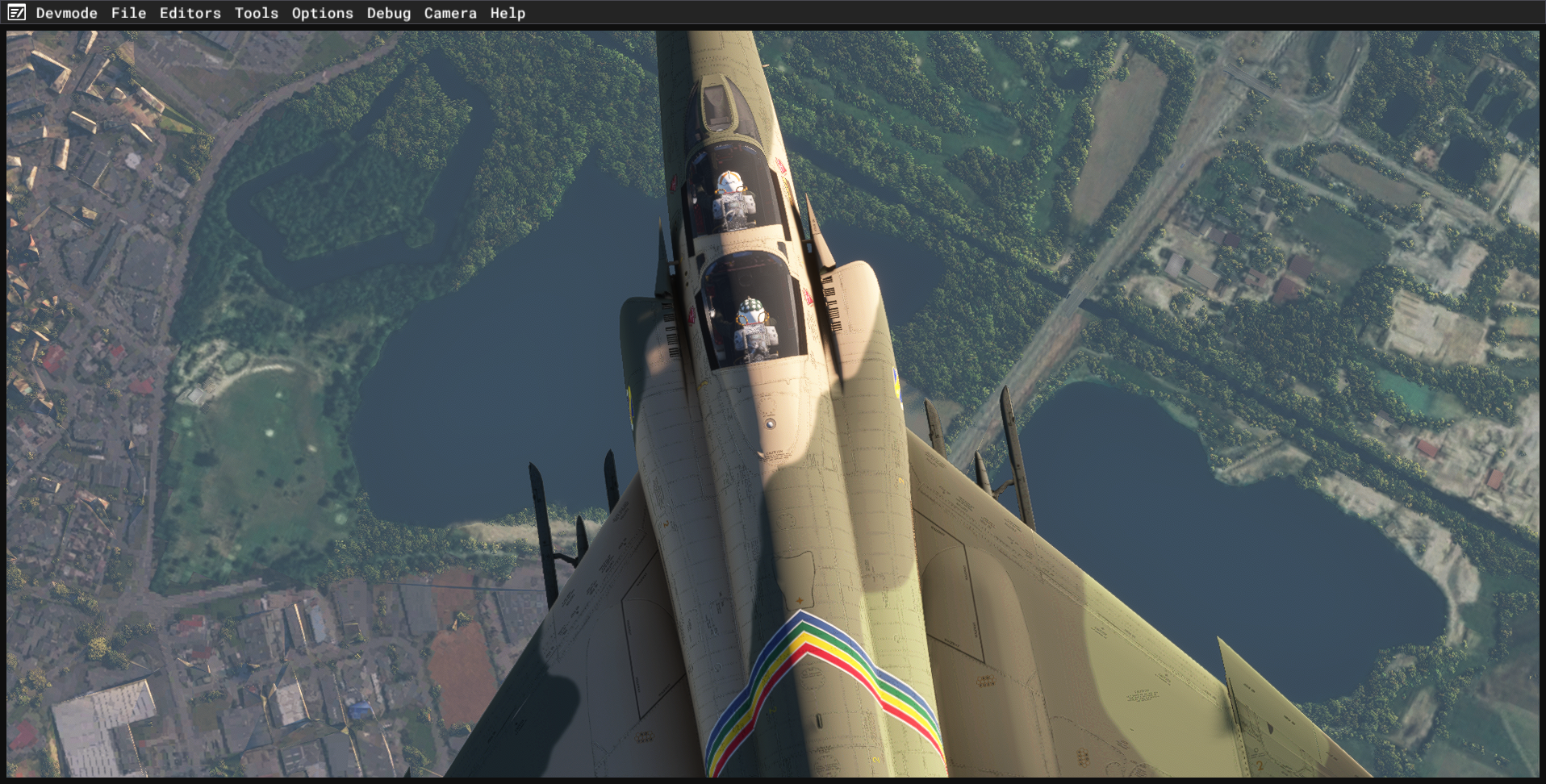Expand the Tools menu
Image resolution: width=1546 pixels, height=784 pixels.
(x=256, y=13)
